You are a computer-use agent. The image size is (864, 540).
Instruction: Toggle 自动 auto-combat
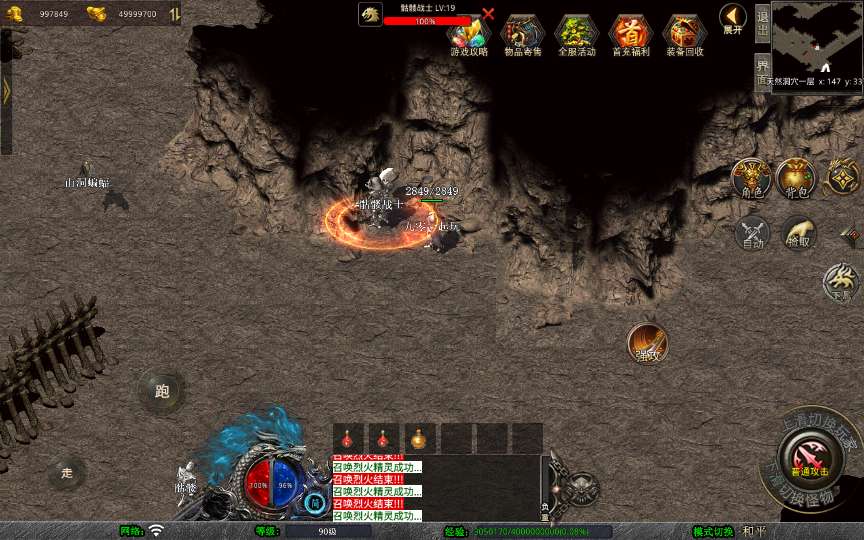click(x=751, y=232)
